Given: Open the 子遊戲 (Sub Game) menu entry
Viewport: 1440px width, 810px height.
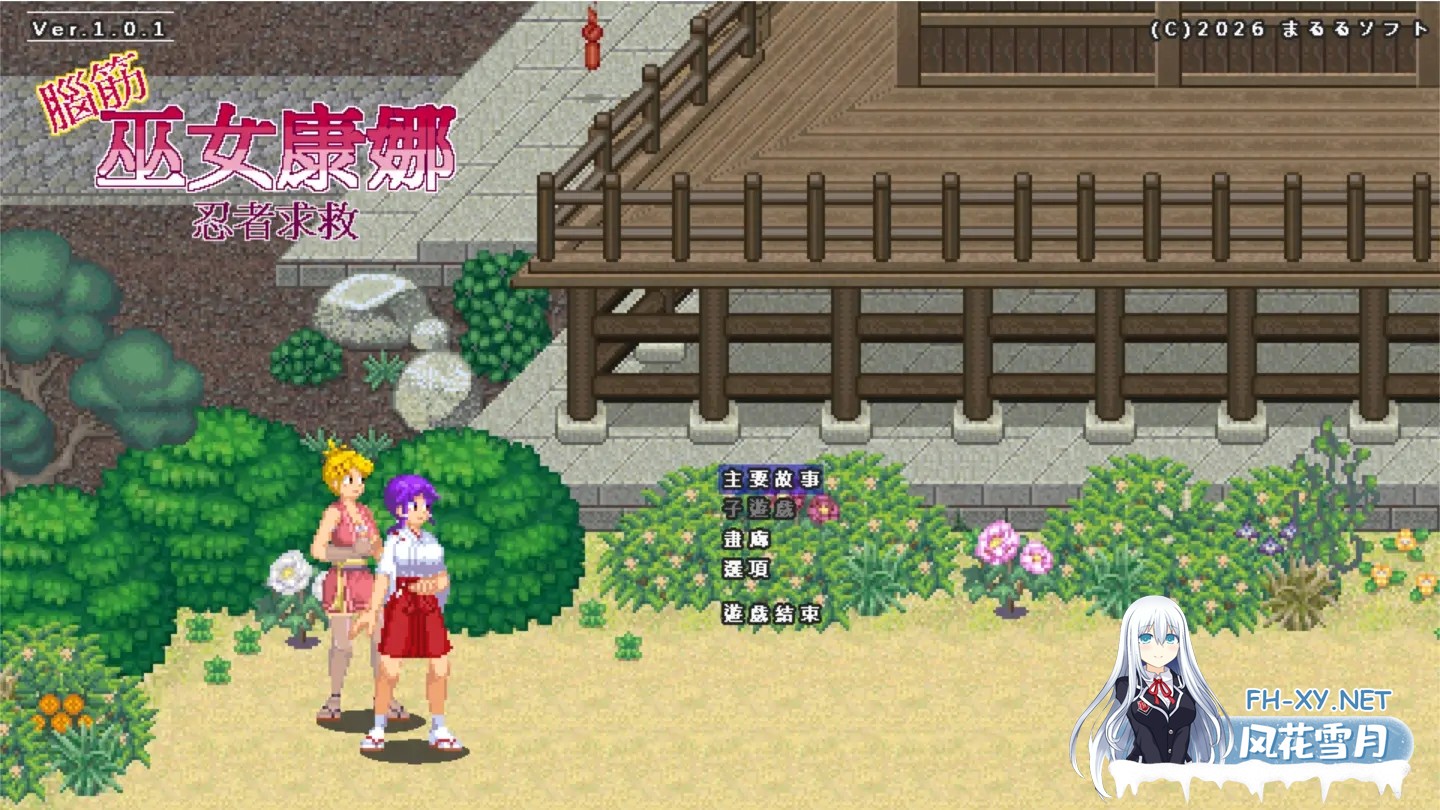Looking at the screenshot, I should (x=760, y=510).
